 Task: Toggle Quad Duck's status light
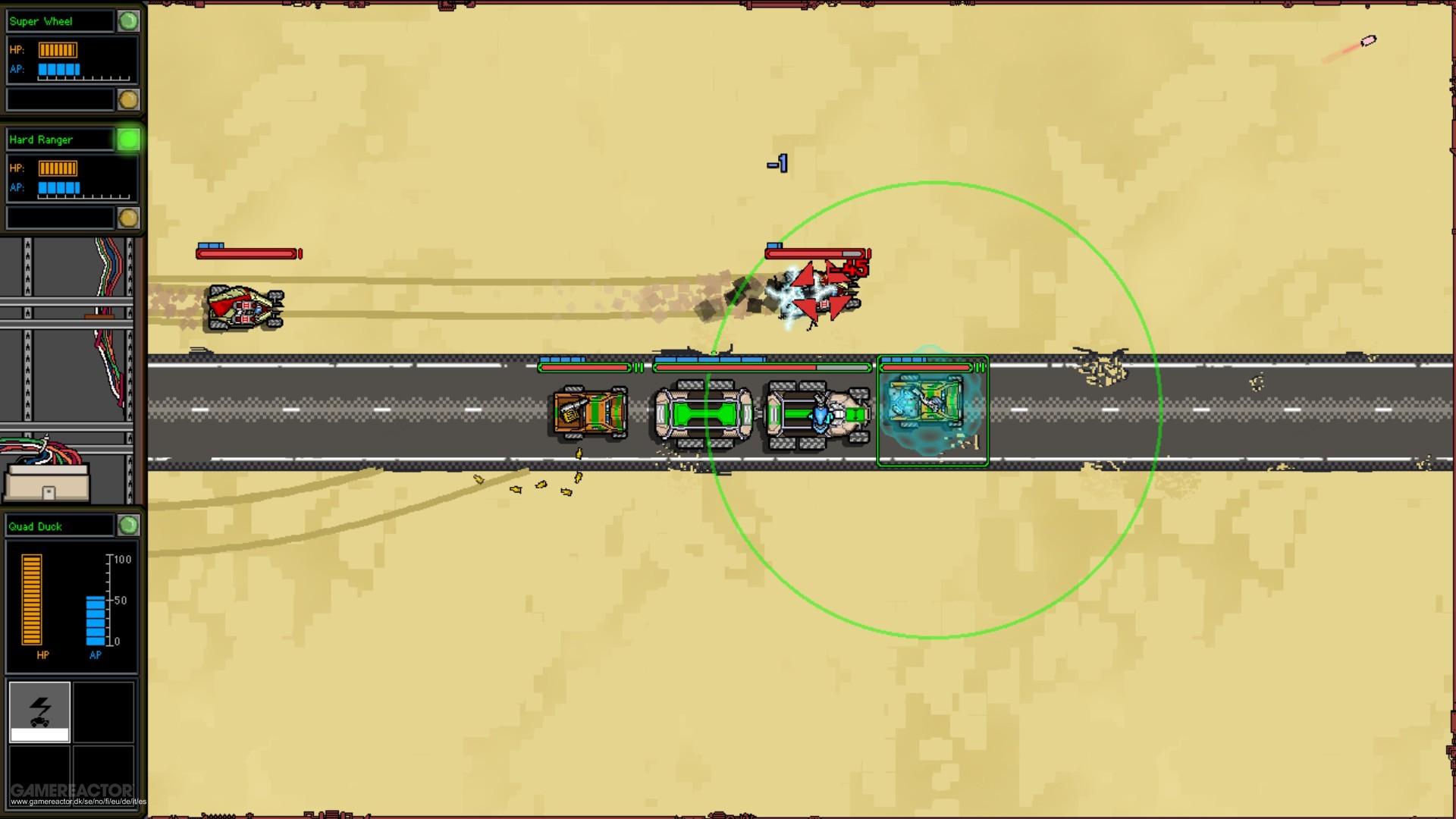pyautogui.click(x=128, y=526)
